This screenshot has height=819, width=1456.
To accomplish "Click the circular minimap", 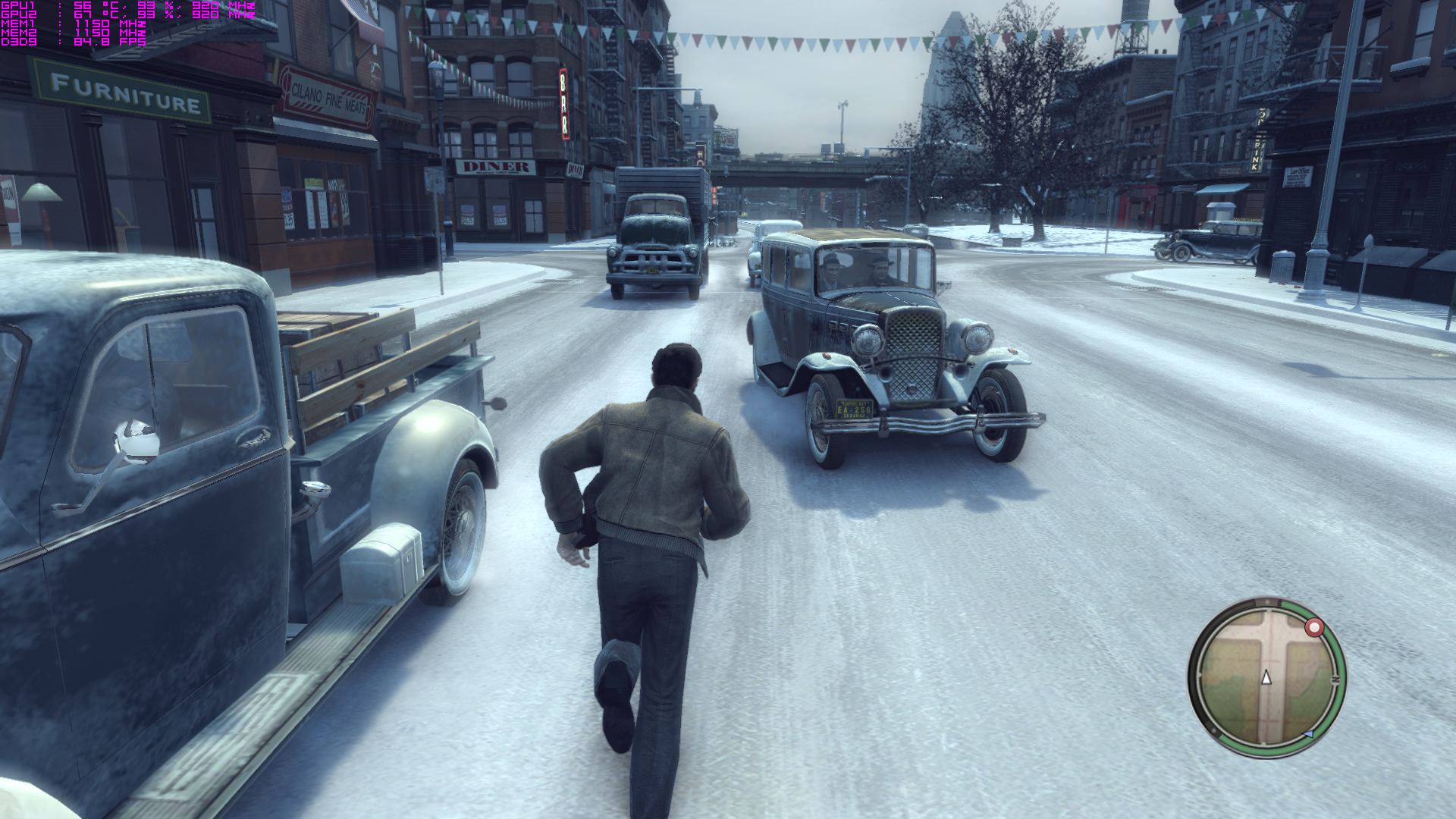I will pyautogui.click(x=1266, y=677).
